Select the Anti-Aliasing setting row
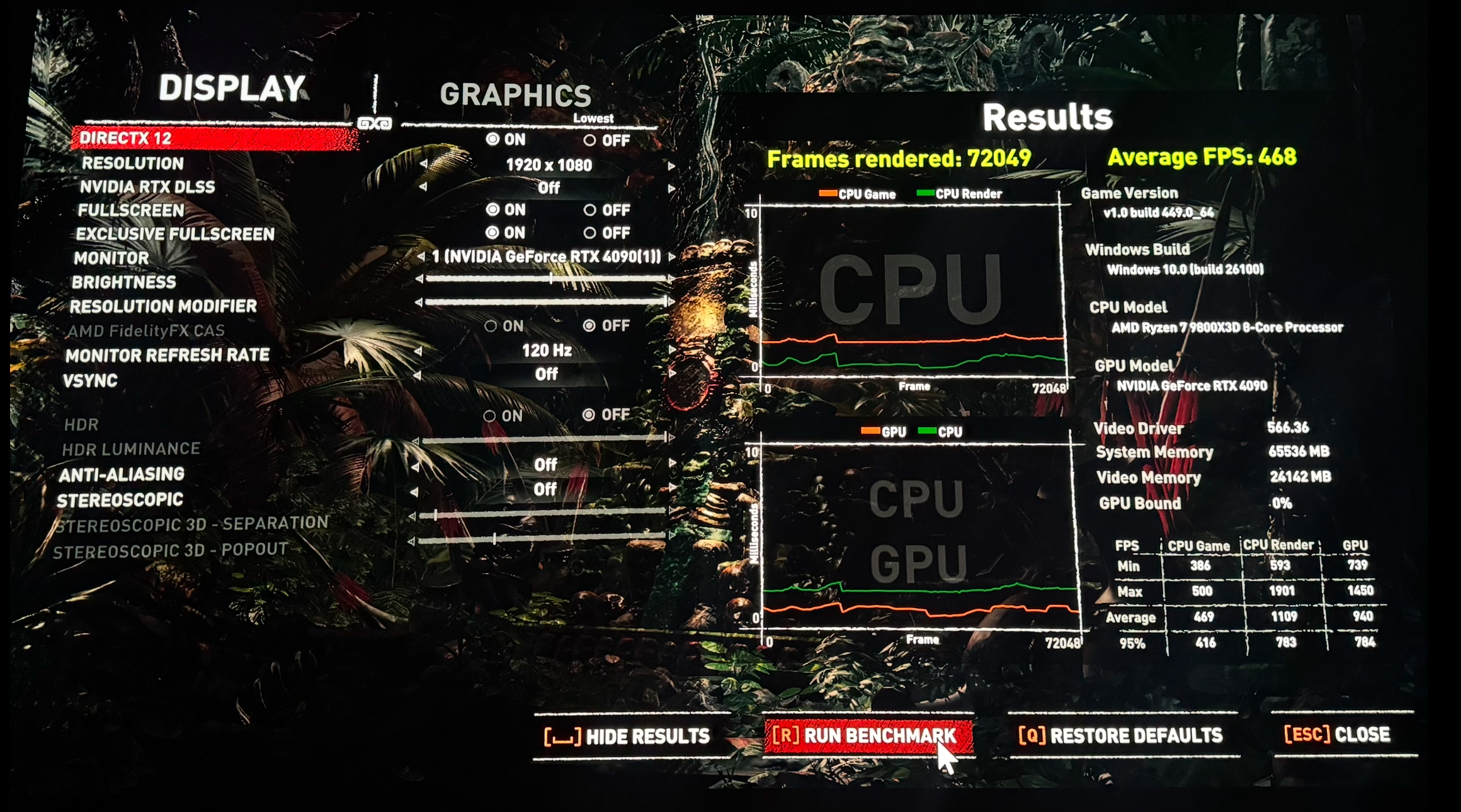This screenshot has height=812, width=1461. click(x=122, y=475)
